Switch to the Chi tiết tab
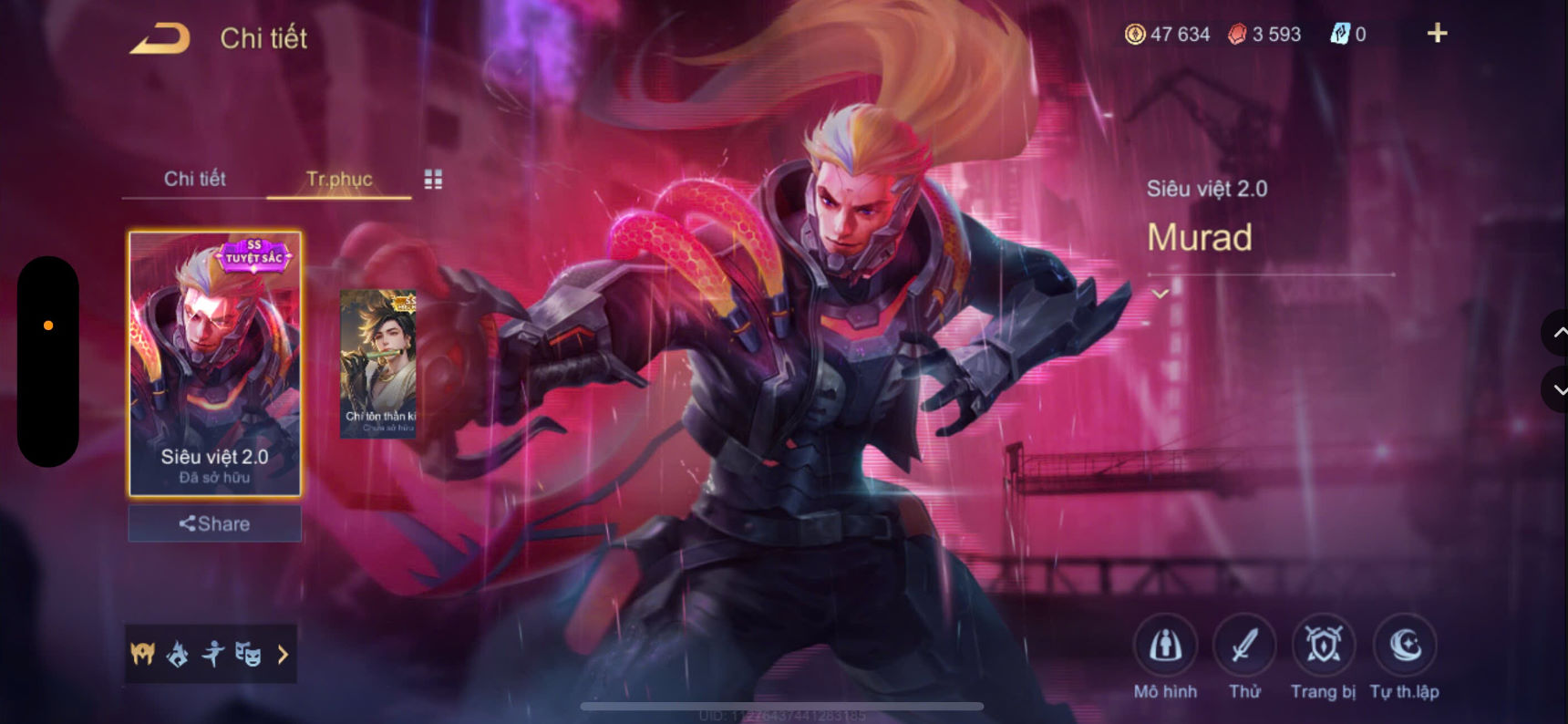Image resolution: width=1568 pixels, height=724 pixels. coord(195,180)
